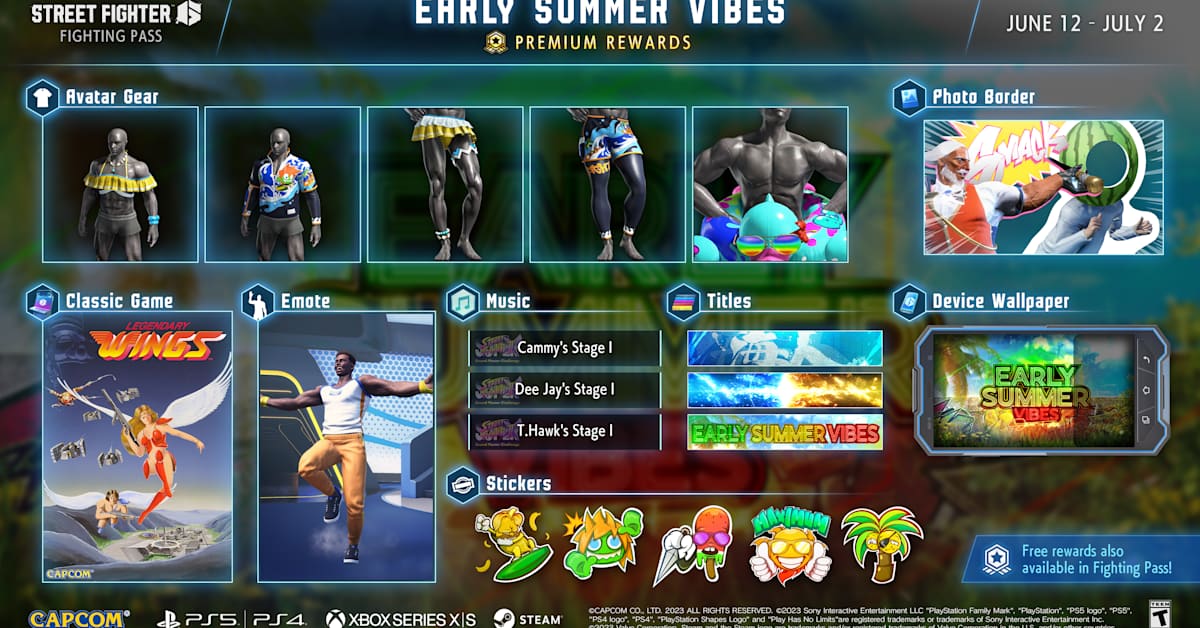Image resolution: width=1200 pixels, height=628 pixels.
Task: Choose the blue and gold lightning title
Action: click(785, 390)
